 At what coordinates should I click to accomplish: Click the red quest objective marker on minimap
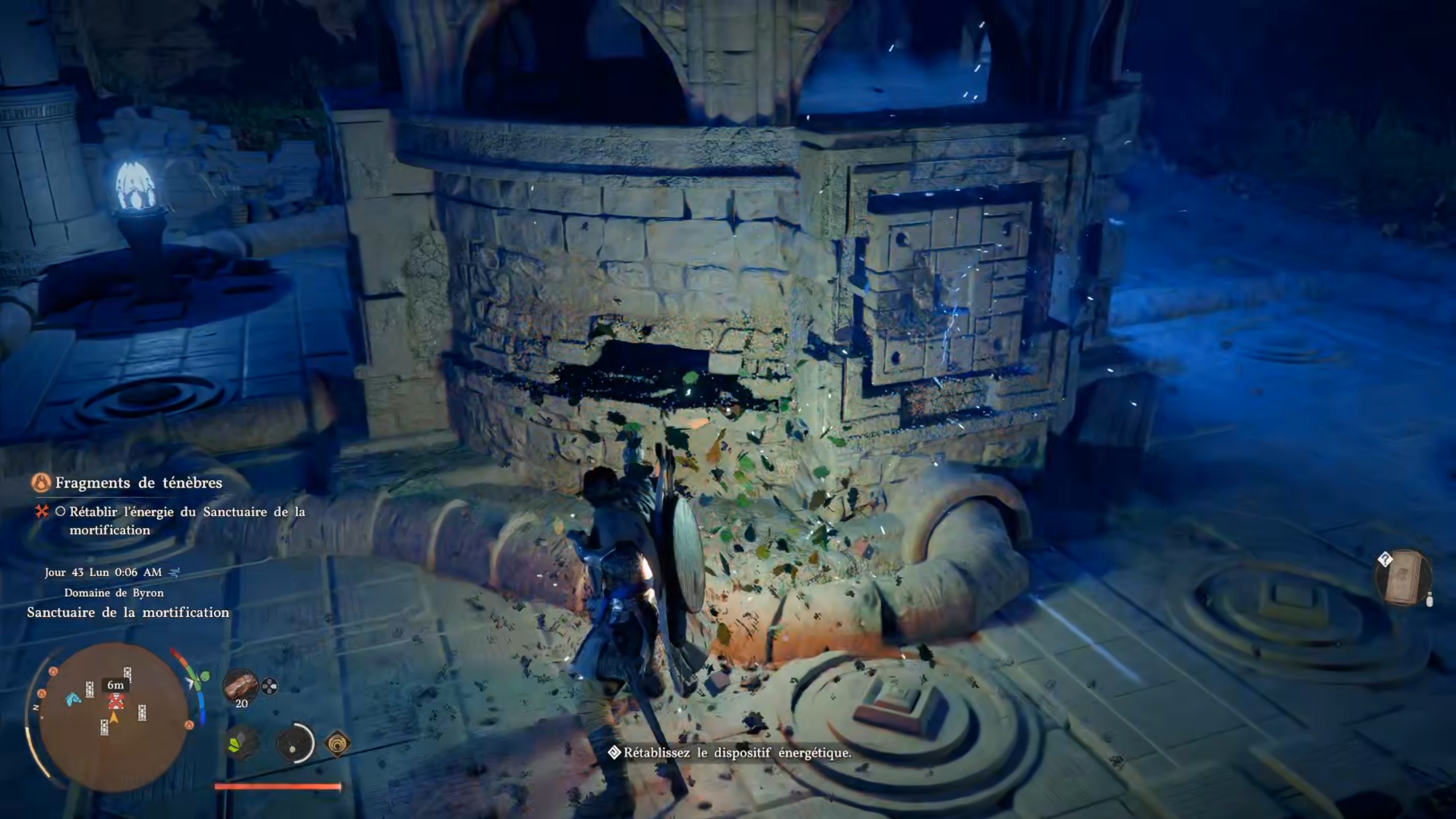click(x=116, y=701)
